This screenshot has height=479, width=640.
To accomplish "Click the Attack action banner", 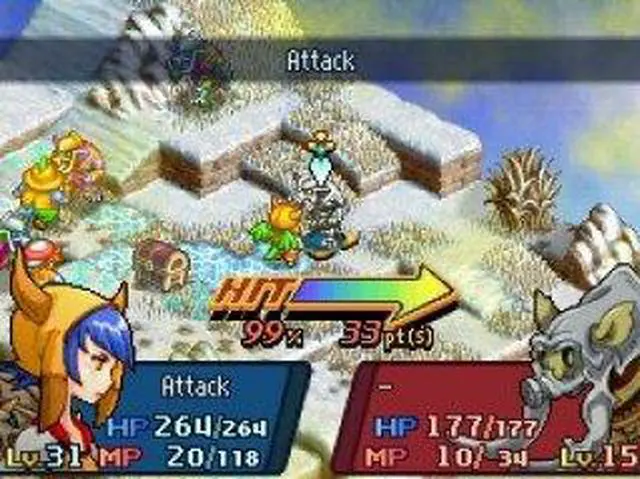I will [x=320, y=61].
